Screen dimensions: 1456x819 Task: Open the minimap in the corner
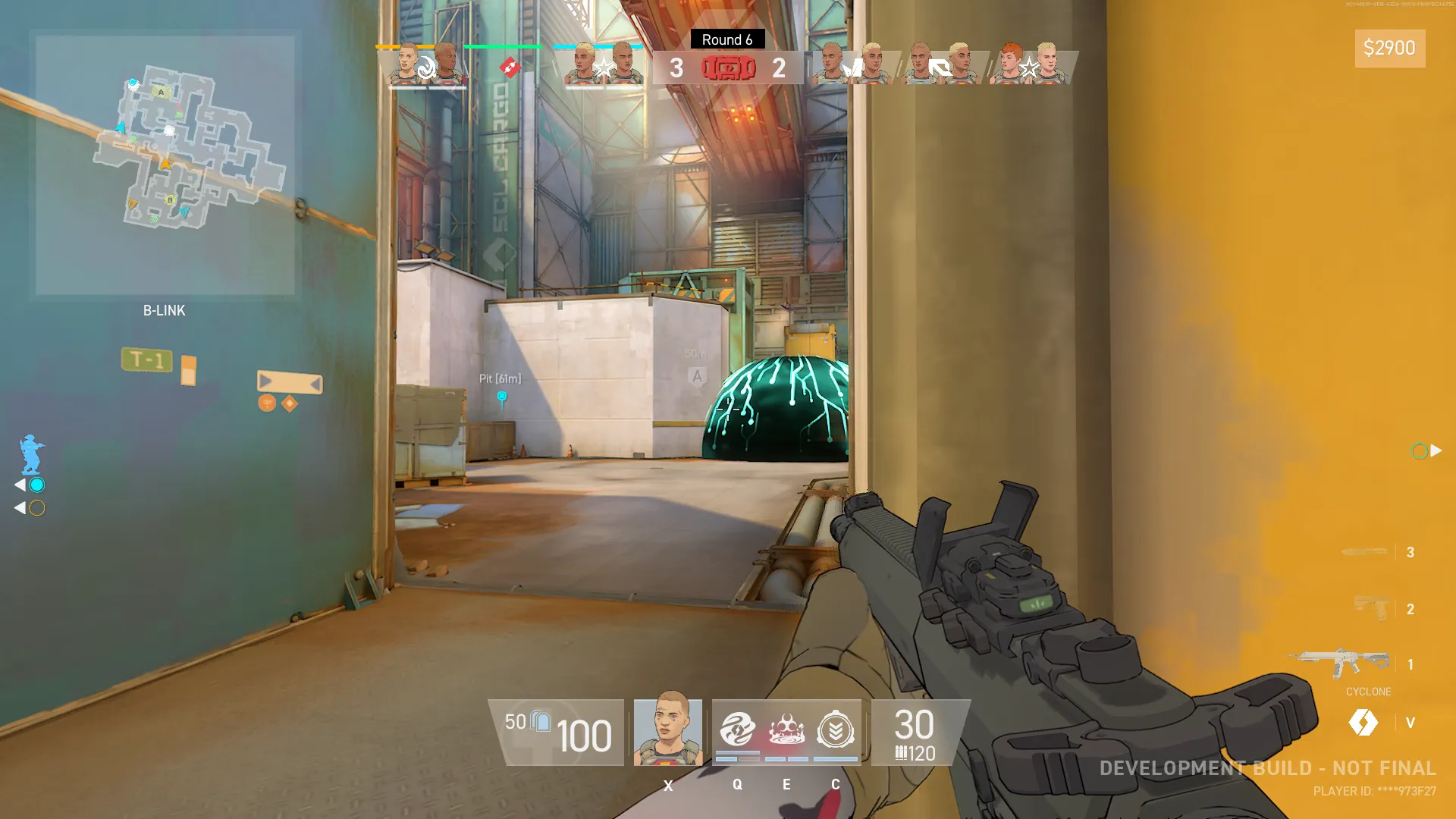(x=165, y=165)
